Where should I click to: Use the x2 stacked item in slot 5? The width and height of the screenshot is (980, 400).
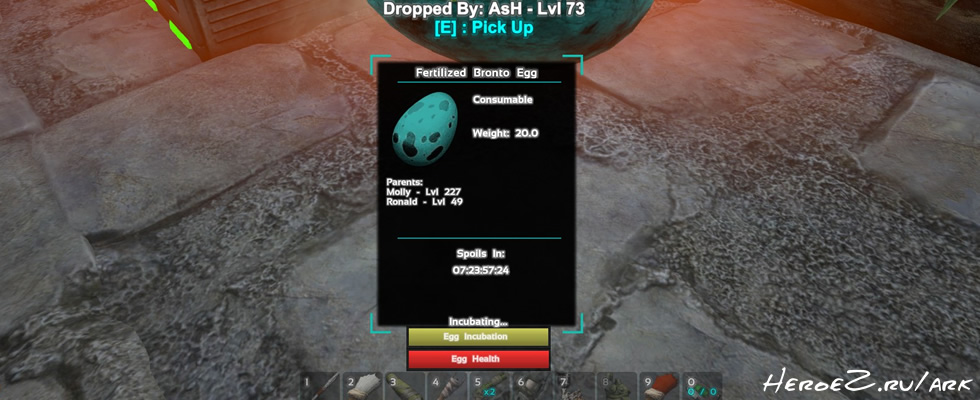click(491, 386)
